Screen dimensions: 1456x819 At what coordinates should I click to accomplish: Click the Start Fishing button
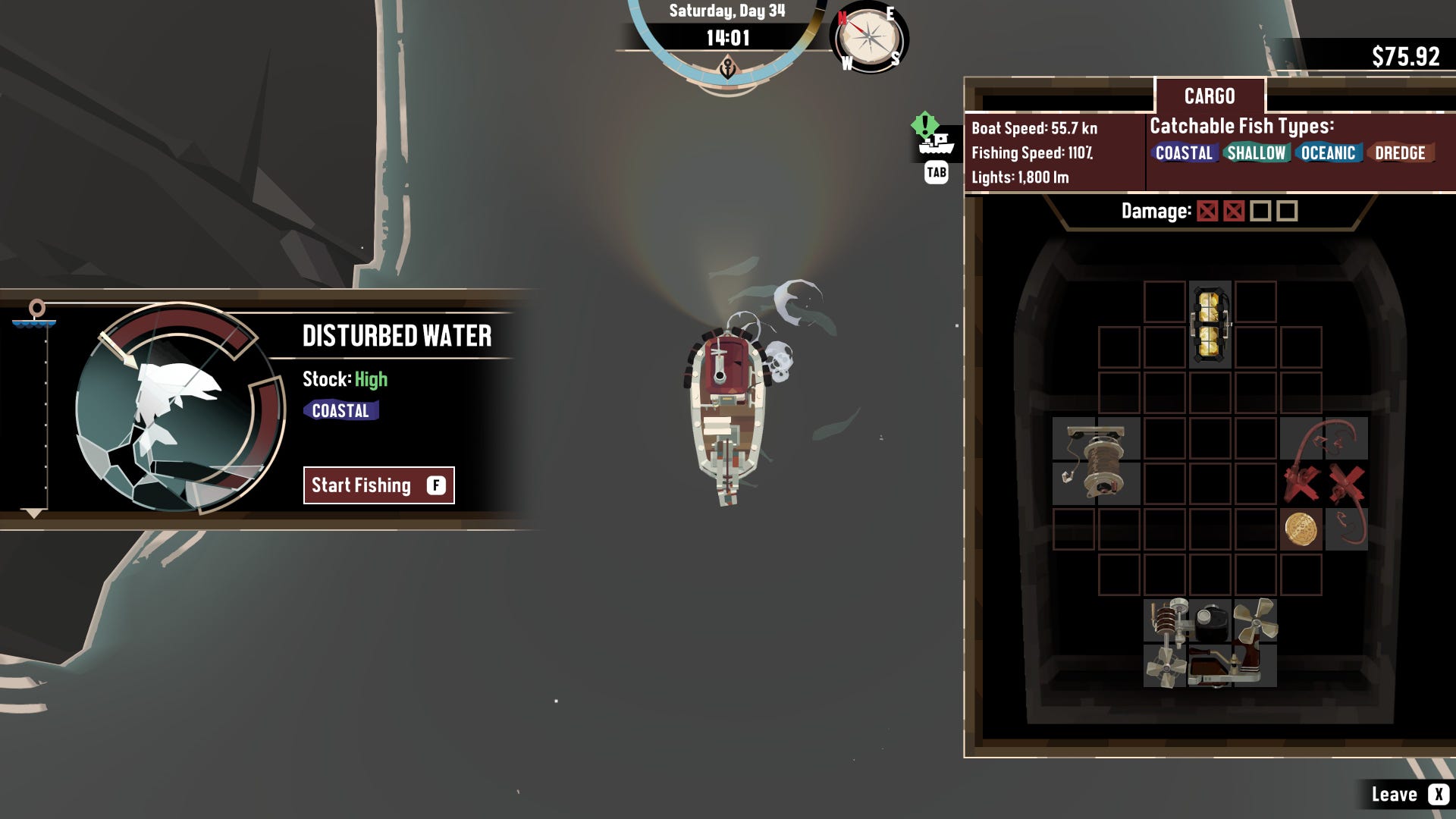point(378,485)
